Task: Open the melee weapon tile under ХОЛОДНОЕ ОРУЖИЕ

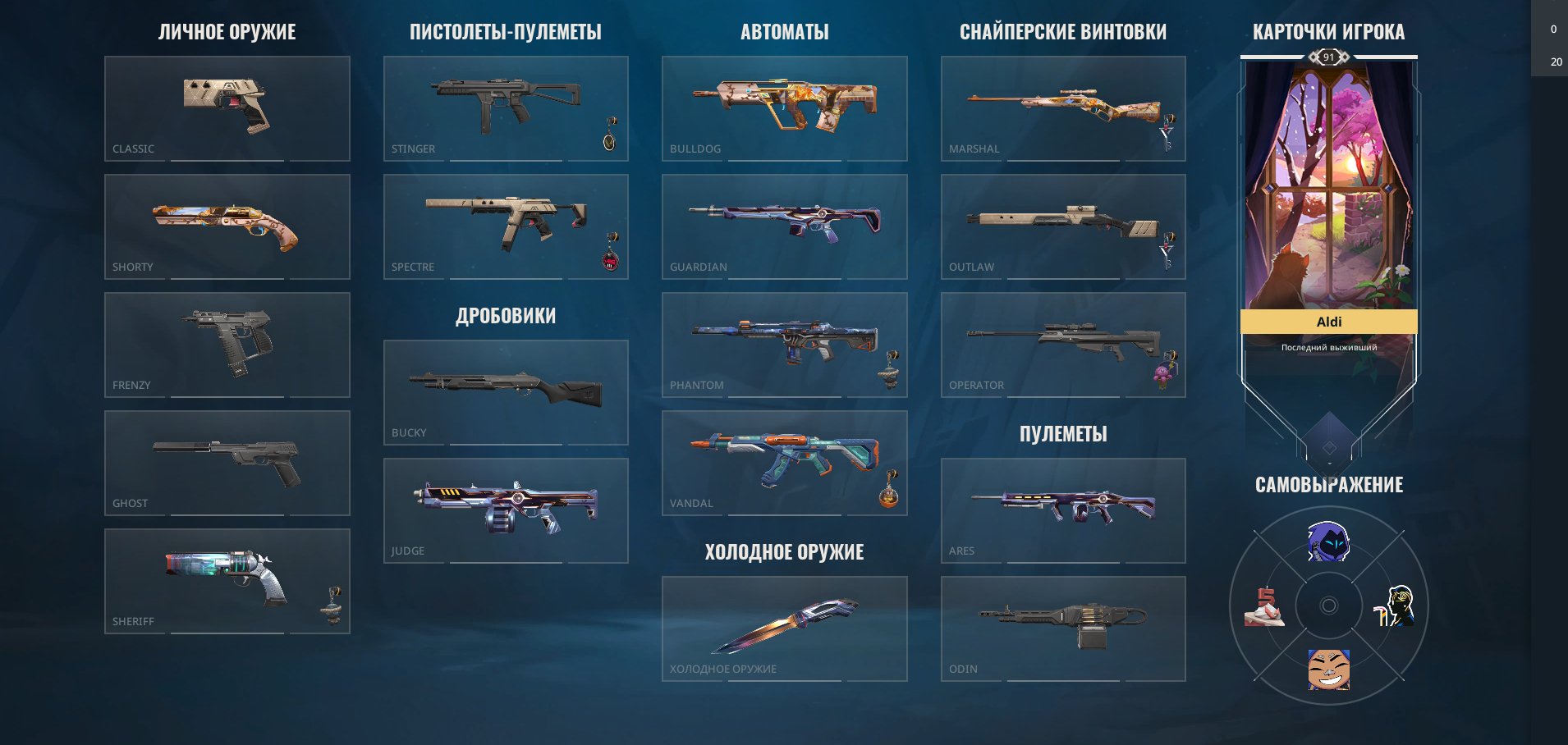Action: point(784,628)
